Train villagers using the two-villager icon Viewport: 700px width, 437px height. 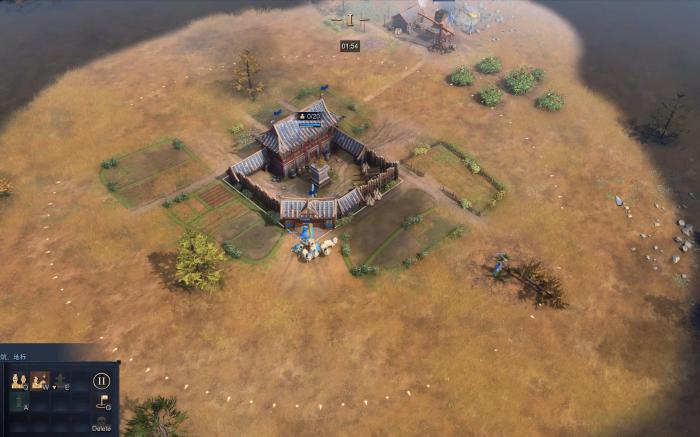18,380
